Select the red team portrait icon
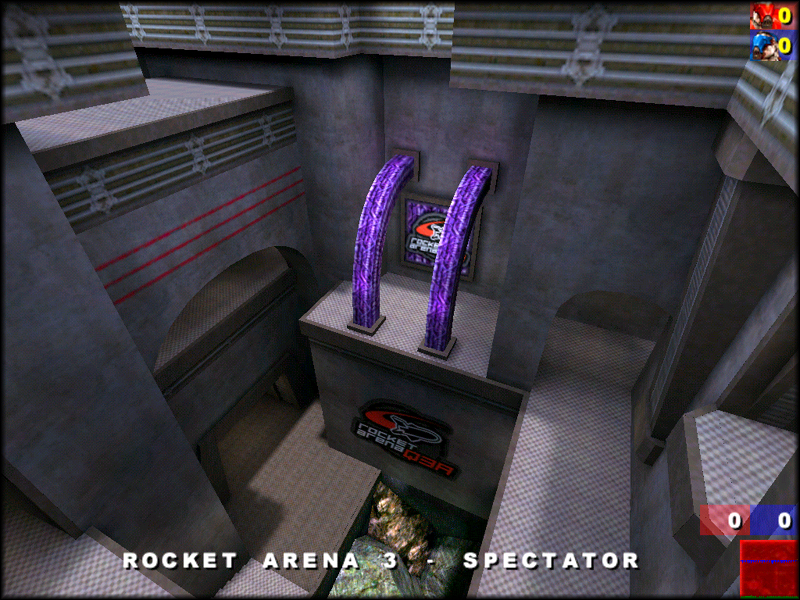This screenshot has height=600, width=800. click(x=764, y=17)
